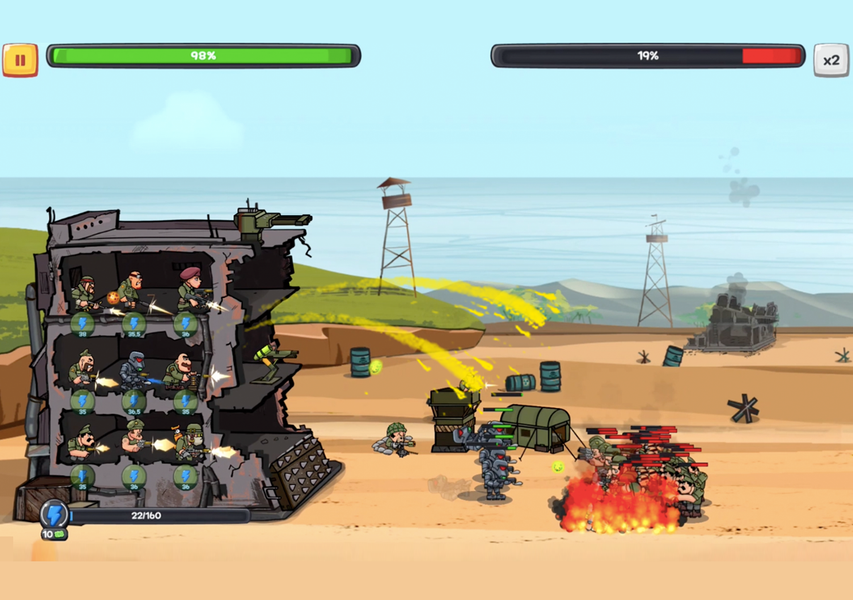This screenshot has height=600, width=853.
Task: Pause the game with the orange button
Action: pos(20,59)
